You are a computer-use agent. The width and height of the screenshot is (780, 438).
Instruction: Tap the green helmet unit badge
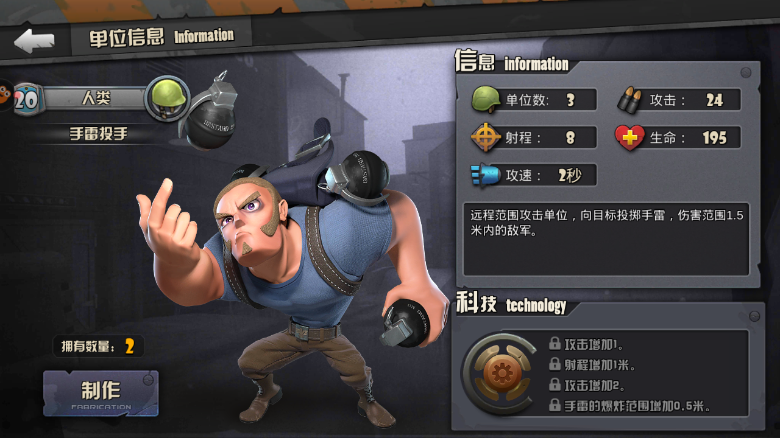[167, 98]
